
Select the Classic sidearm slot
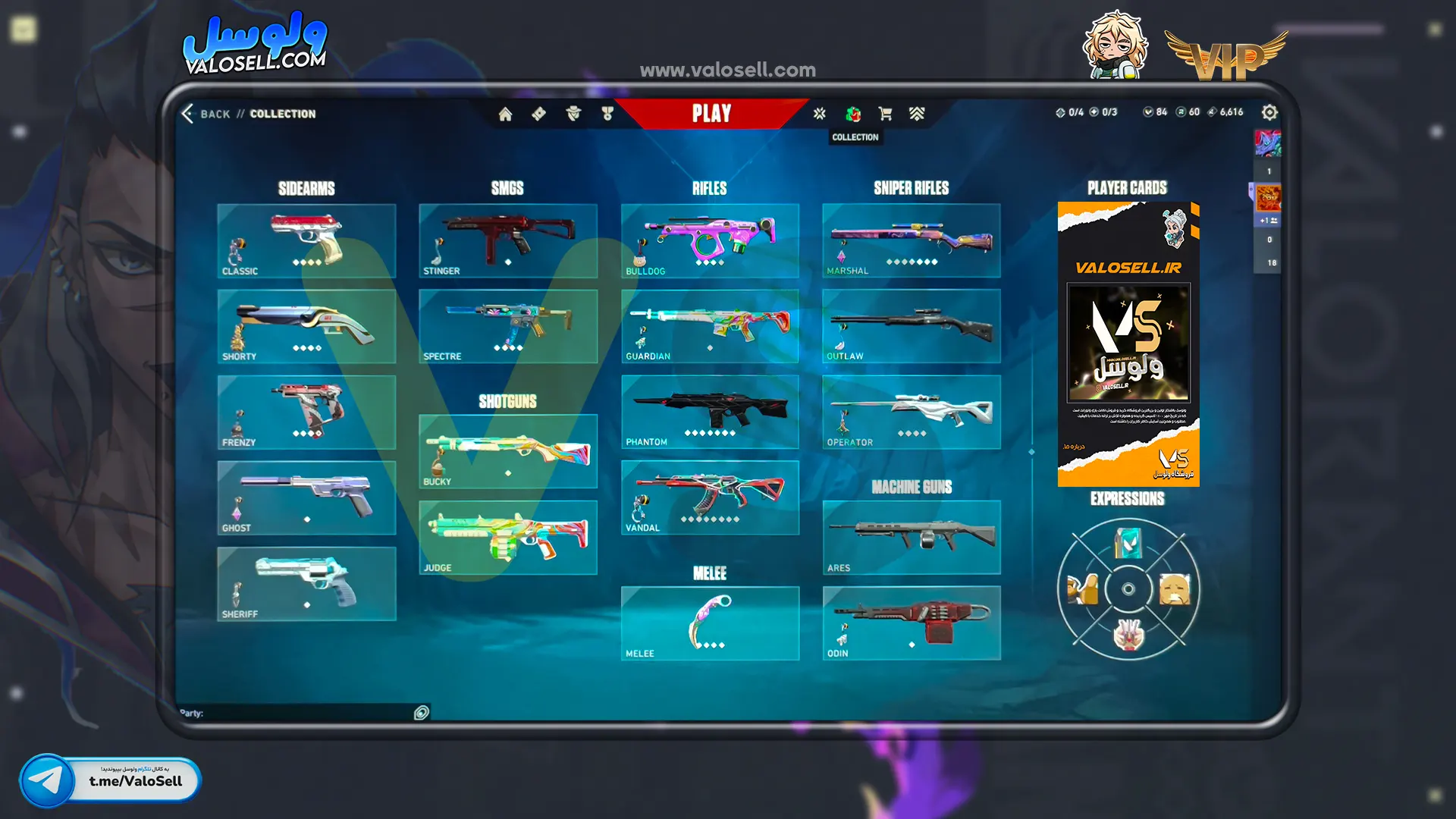pos(306,240)
